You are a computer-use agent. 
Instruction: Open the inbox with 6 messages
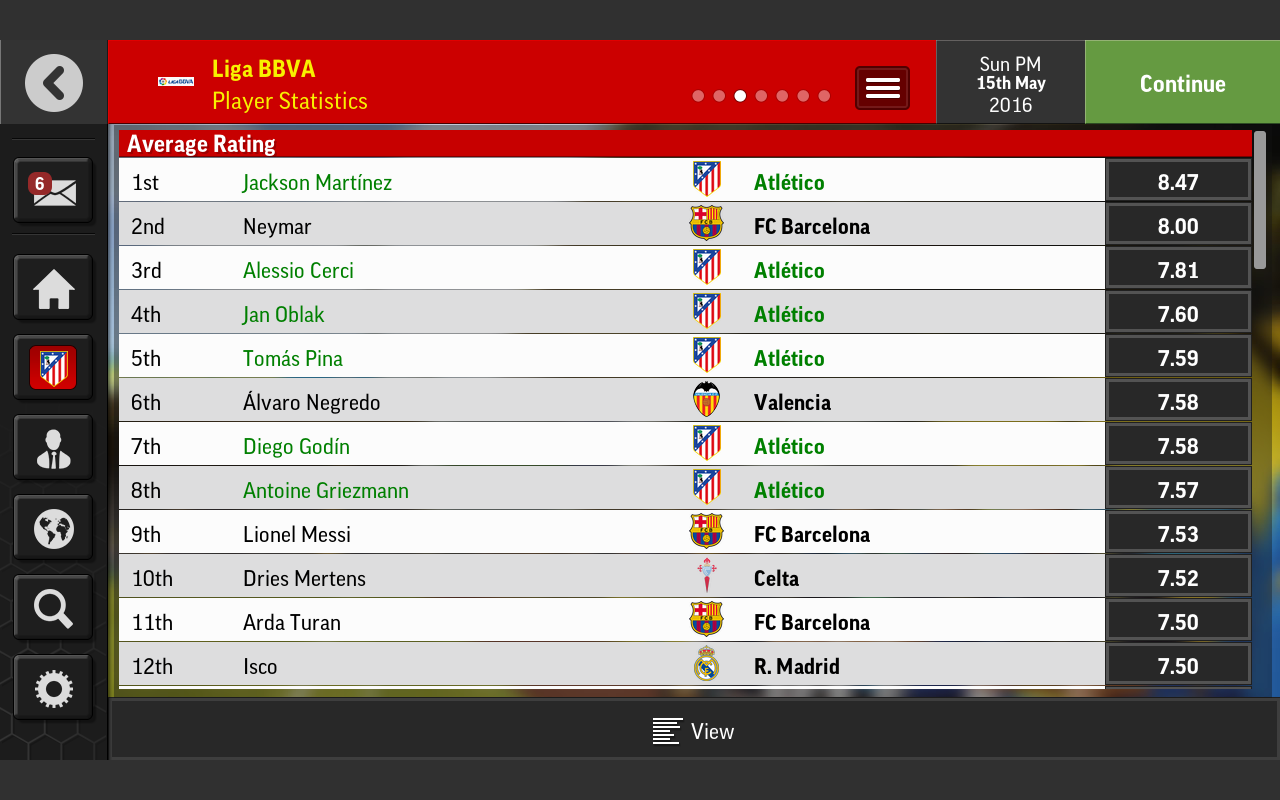pos(53,190)
